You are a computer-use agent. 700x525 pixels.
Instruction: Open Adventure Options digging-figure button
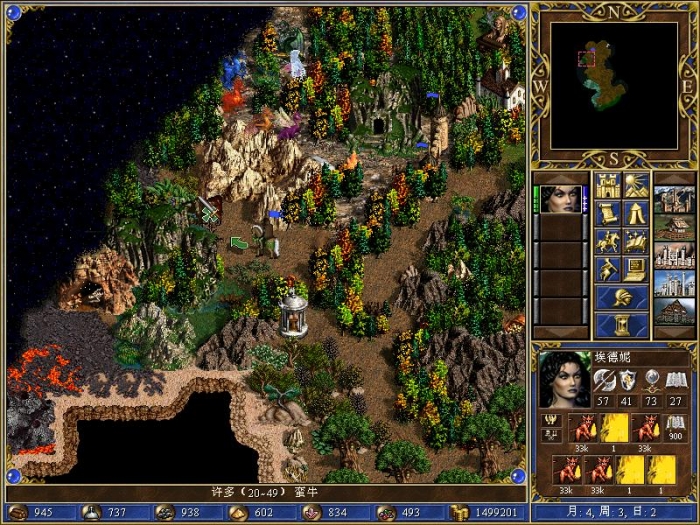(608, 270)
